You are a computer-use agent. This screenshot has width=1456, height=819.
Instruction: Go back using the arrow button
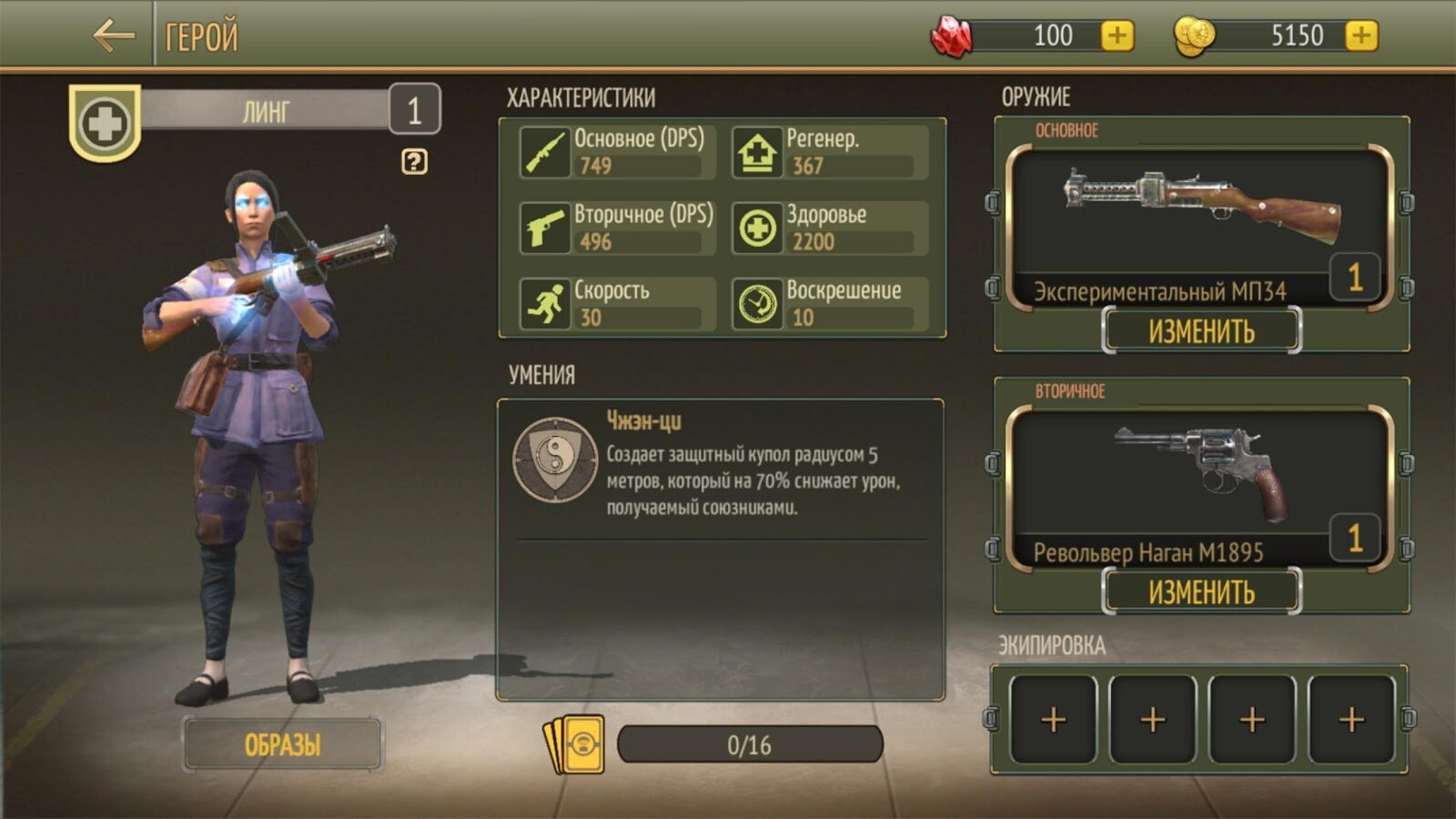[114, 36]
